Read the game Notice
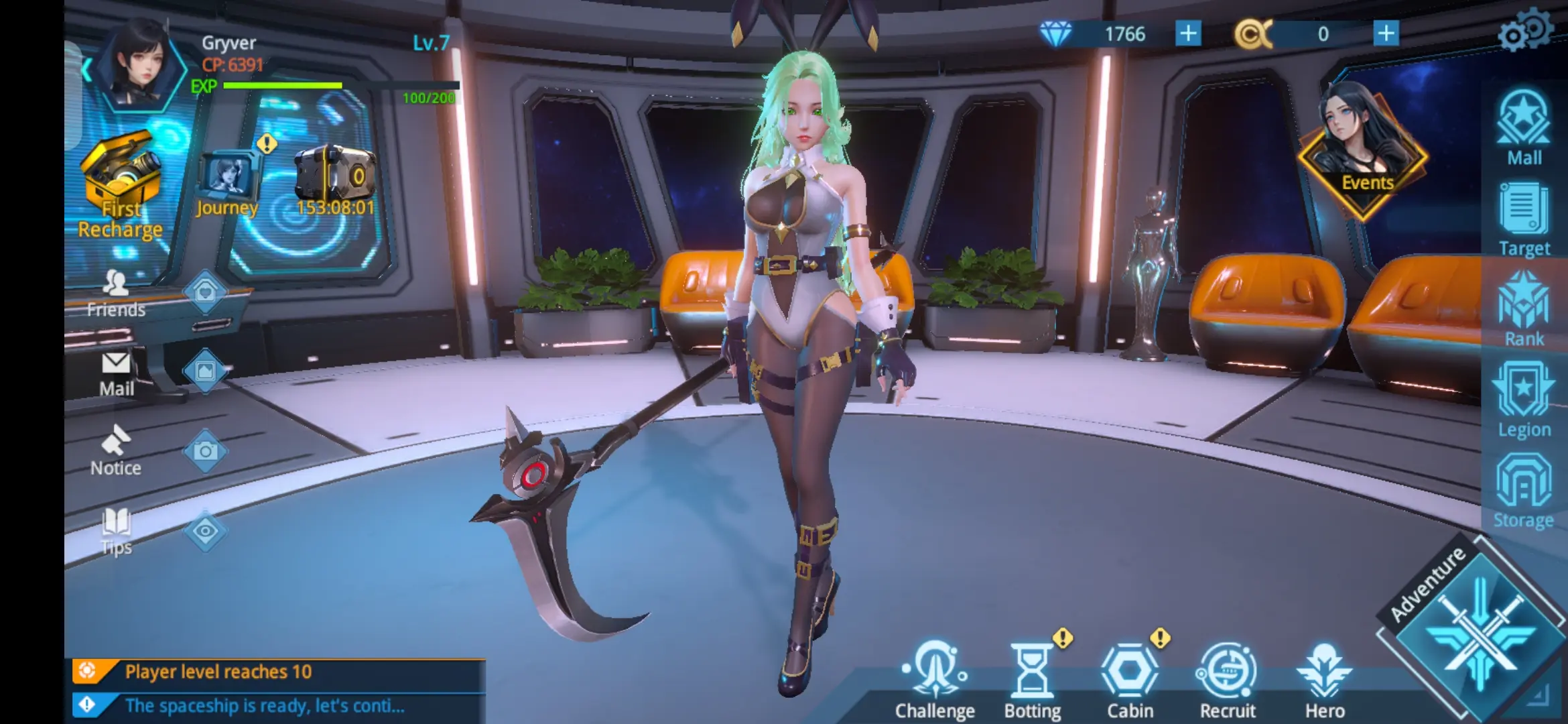Image resolution: width=1568 pixels, height=724 pixels. pyautogui.click(x=115, y=449)
